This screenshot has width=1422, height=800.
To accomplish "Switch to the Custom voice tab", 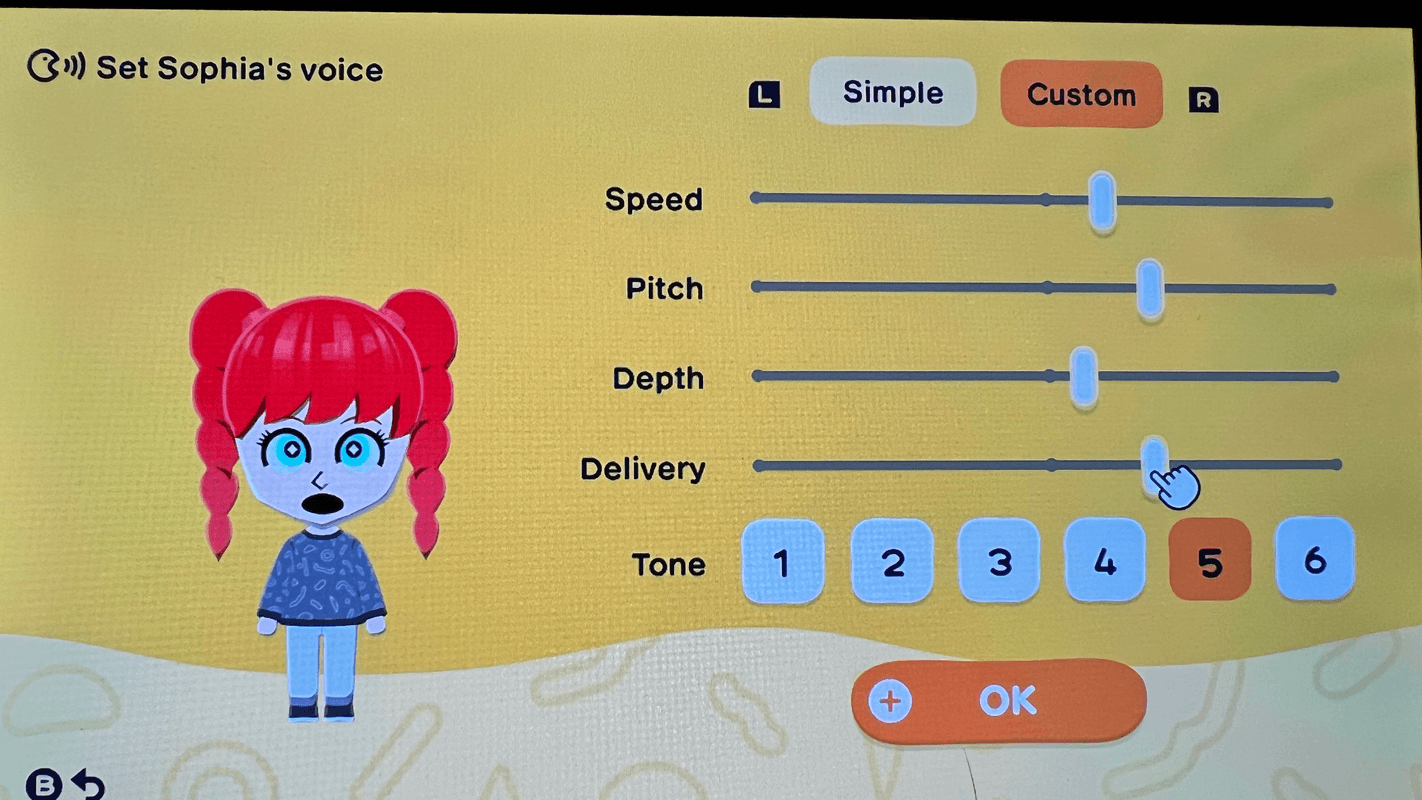I will (x=1081, y=95).
